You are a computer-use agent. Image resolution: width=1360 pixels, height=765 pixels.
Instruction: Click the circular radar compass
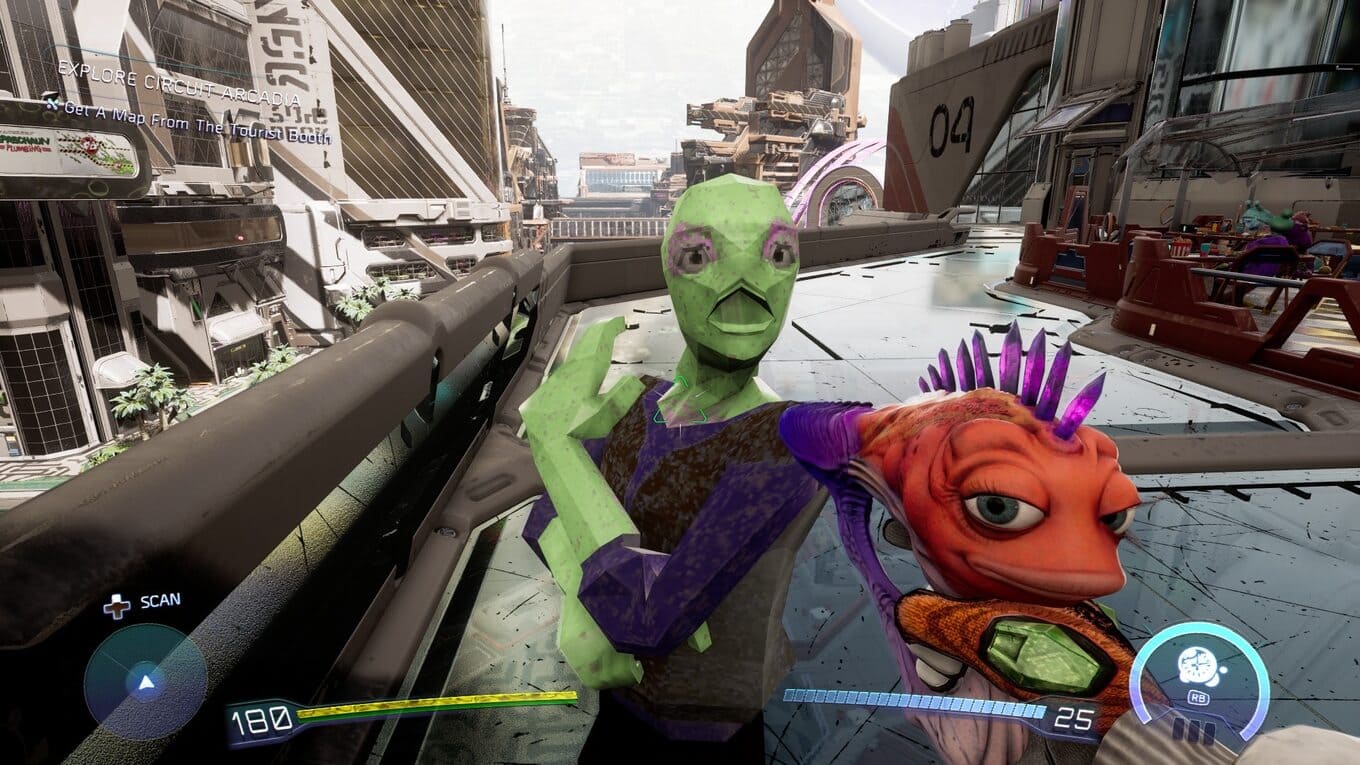point(146,682)
